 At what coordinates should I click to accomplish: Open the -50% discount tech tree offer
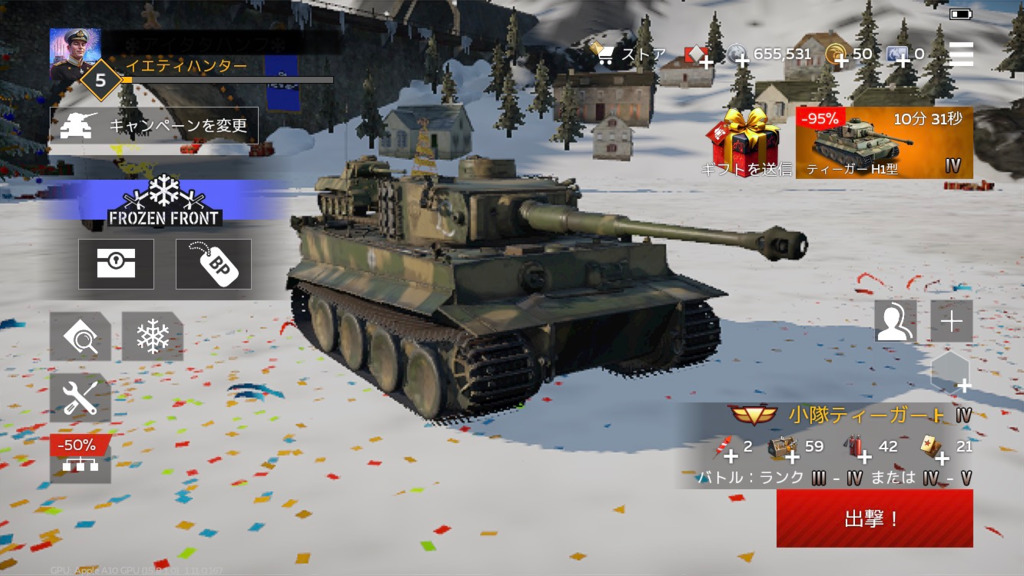pos(80,456)
